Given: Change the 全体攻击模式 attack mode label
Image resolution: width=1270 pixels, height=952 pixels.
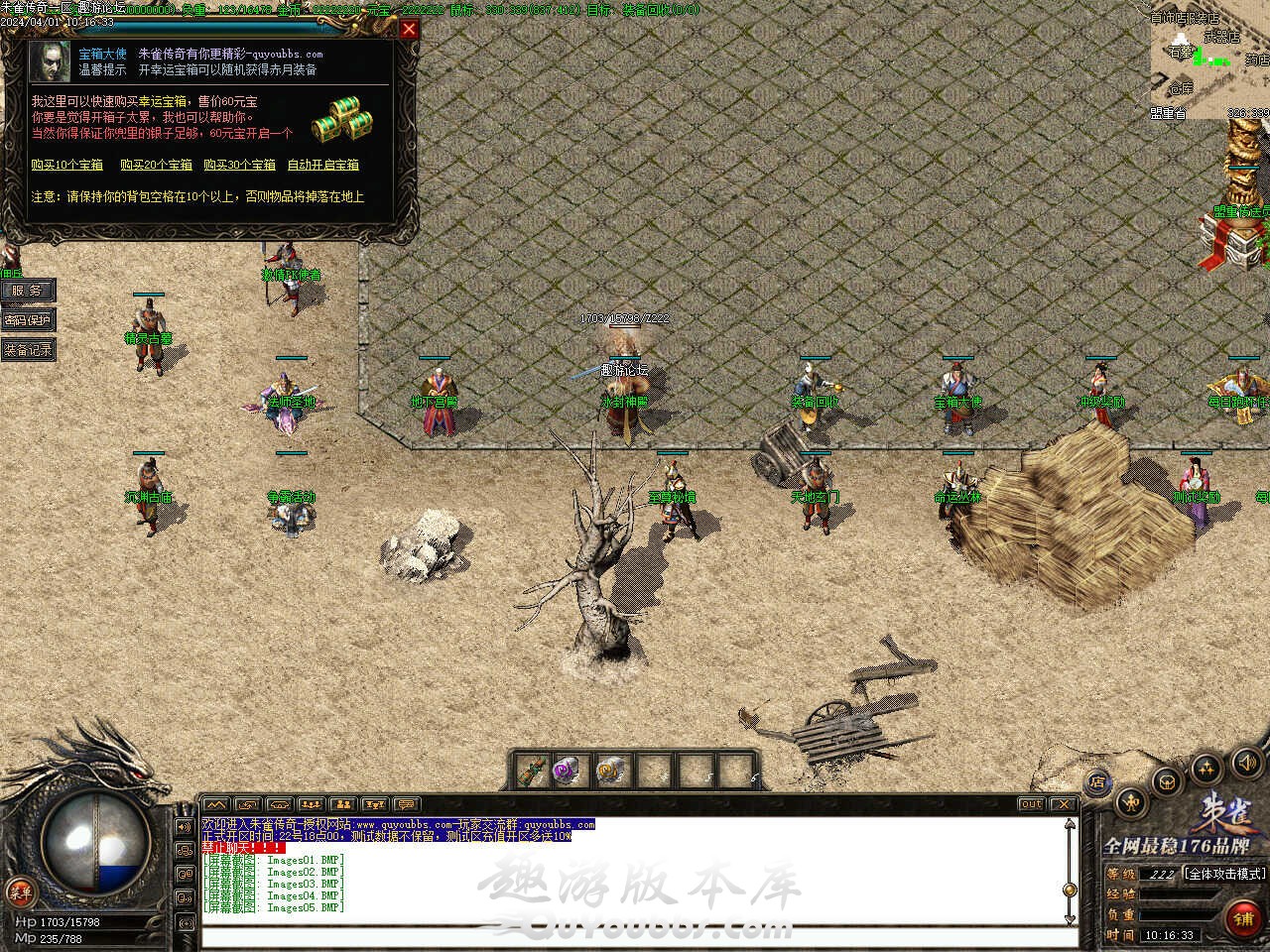Looking at the screenshot, I should pos(1225,874).
